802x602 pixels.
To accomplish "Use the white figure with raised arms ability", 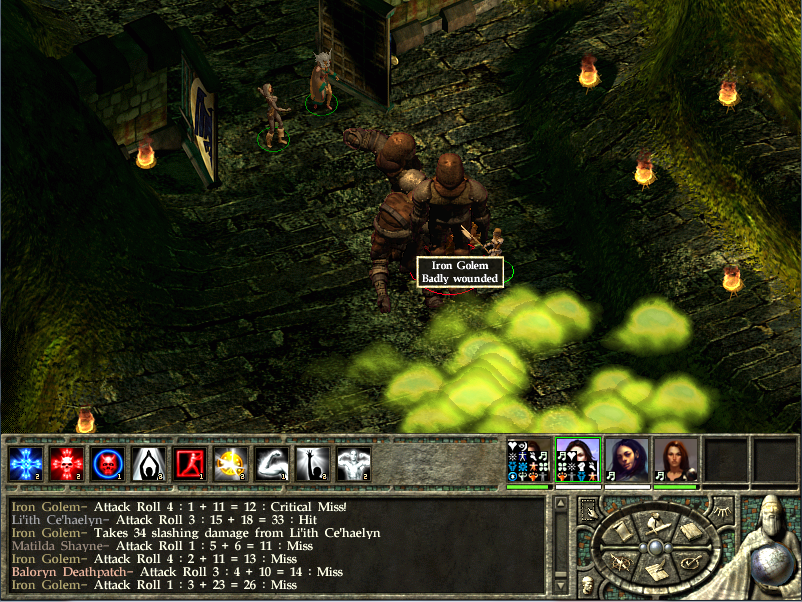I will click(x=148, y=464).
